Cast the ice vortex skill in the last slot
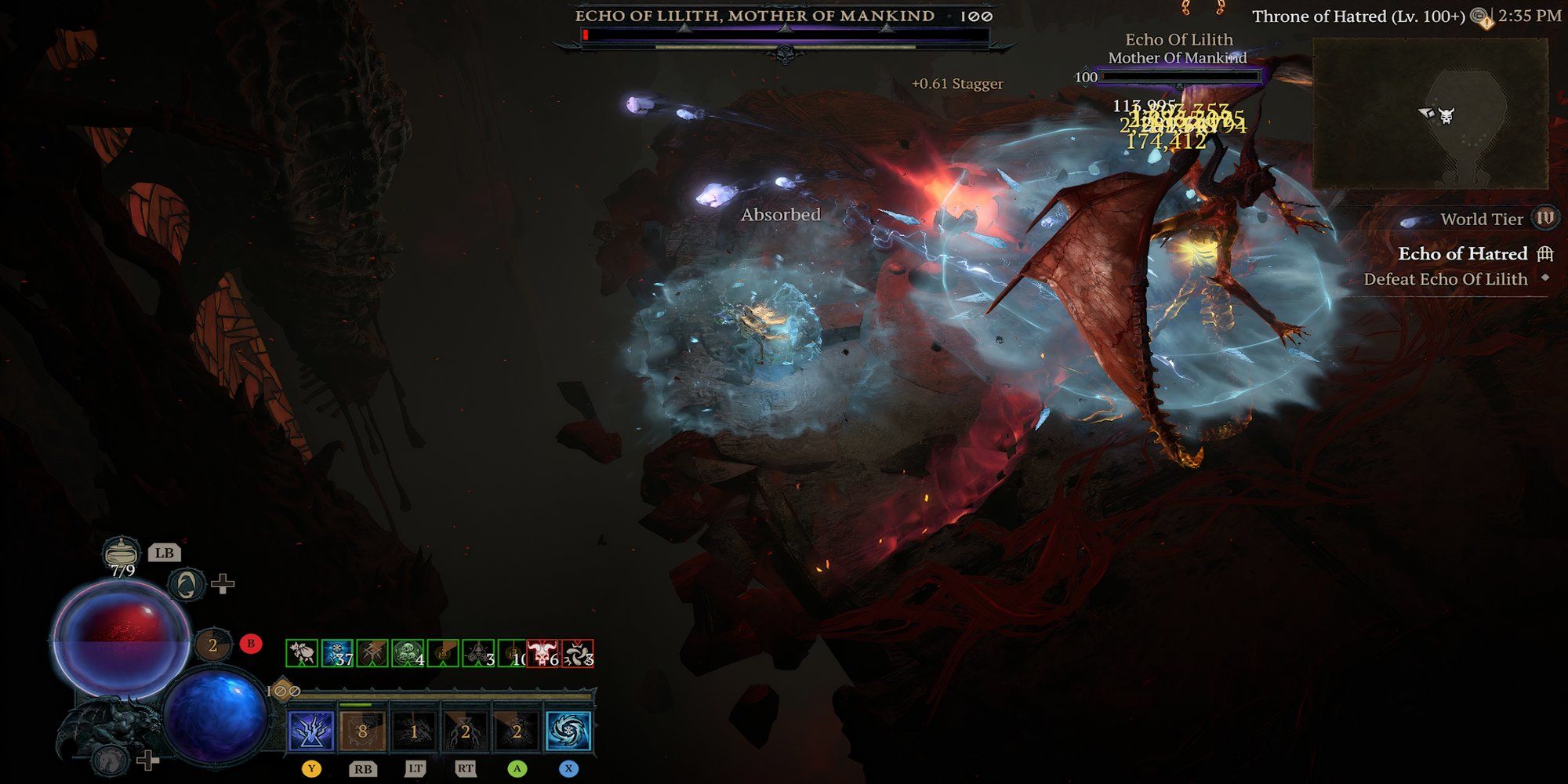The width and height of the screenshot is (1568, 784). (x=568, y=731)
